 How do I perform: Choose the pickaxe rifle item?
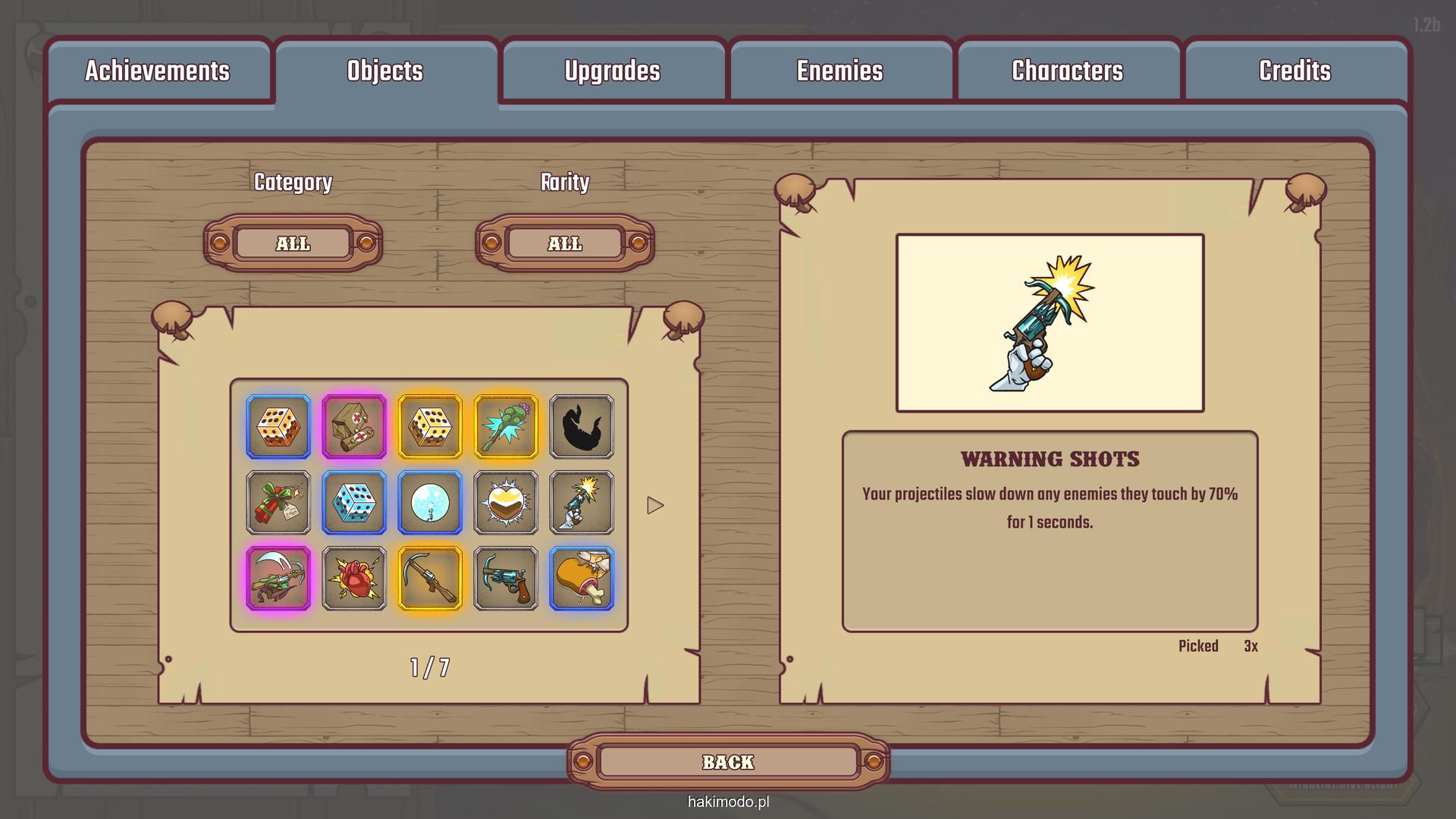[430, 579]
